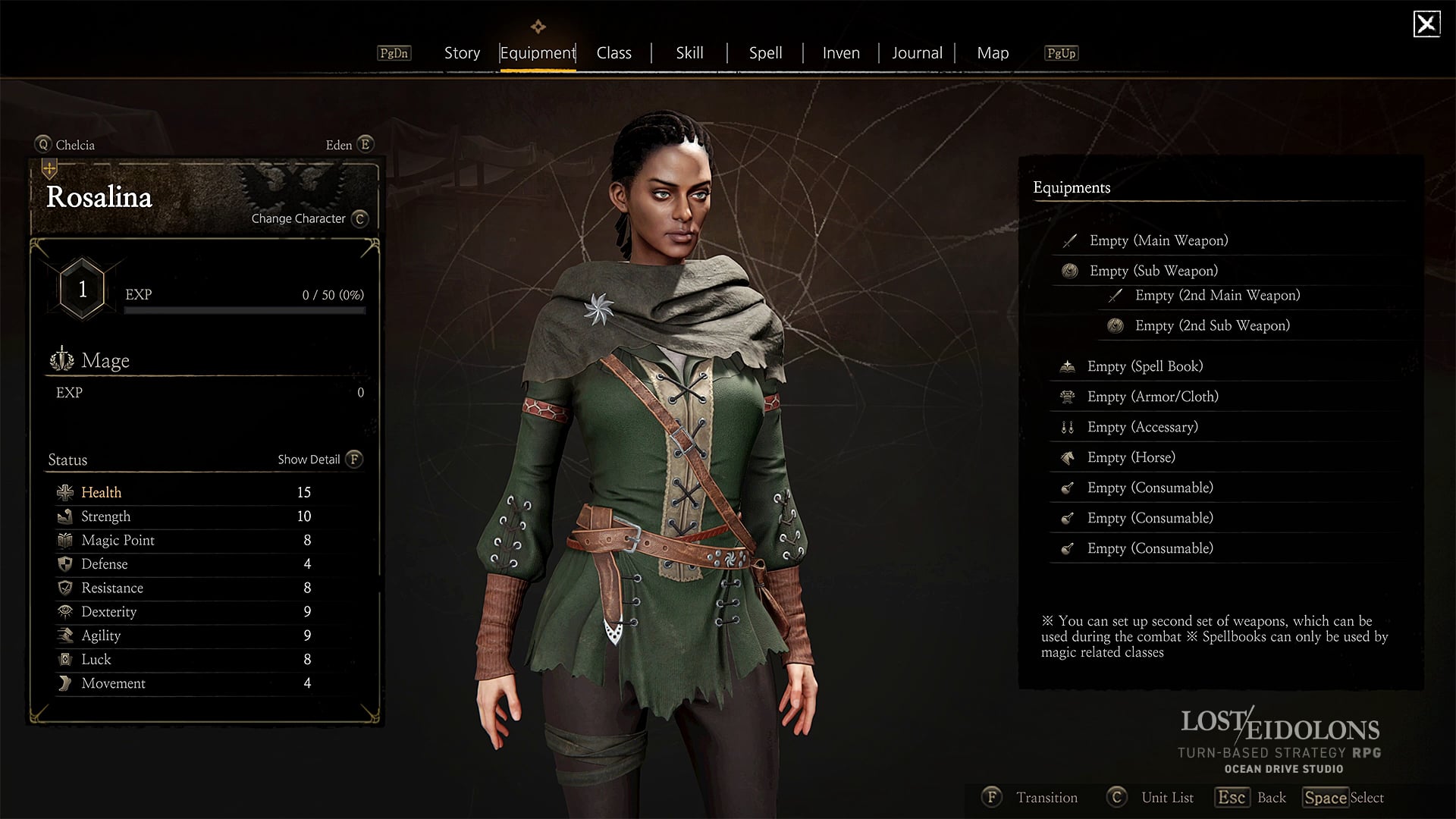Choose the Empty Accessary slot
This screenshot has height=819, width=1456.
(1142, 427)
